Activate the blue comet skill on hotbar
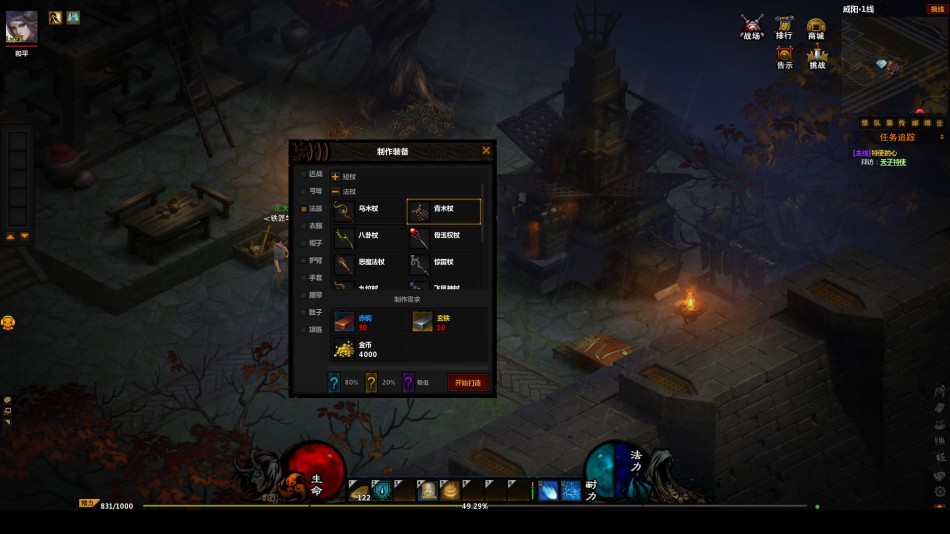Viewport: 950px width, 534px height. pyautogui.click(x=548, y=490)
